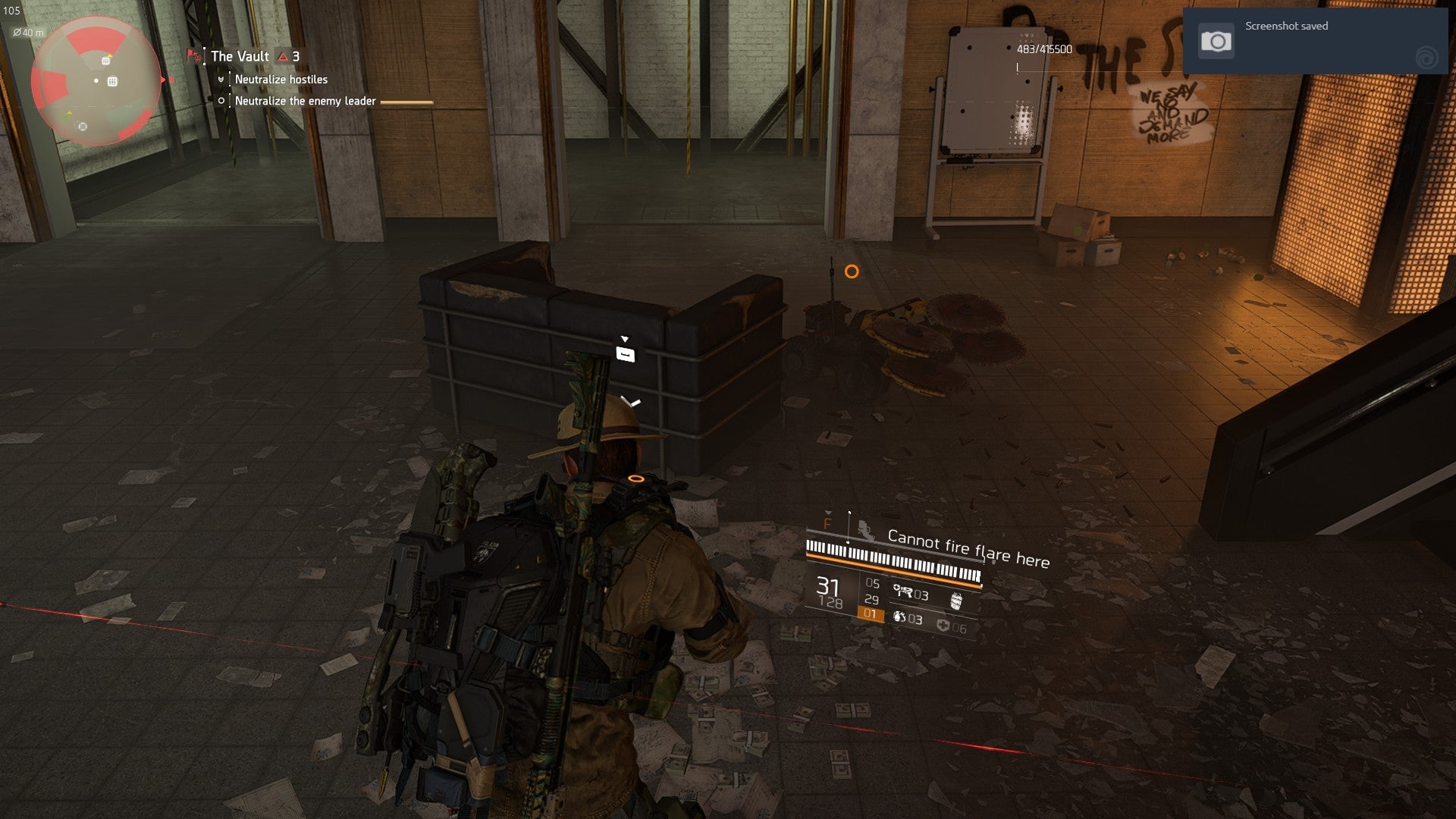Click the camera icon in the Screenshot saved notification
This screenshot has width=1456, height=819.
click(x=1217, y=39)
